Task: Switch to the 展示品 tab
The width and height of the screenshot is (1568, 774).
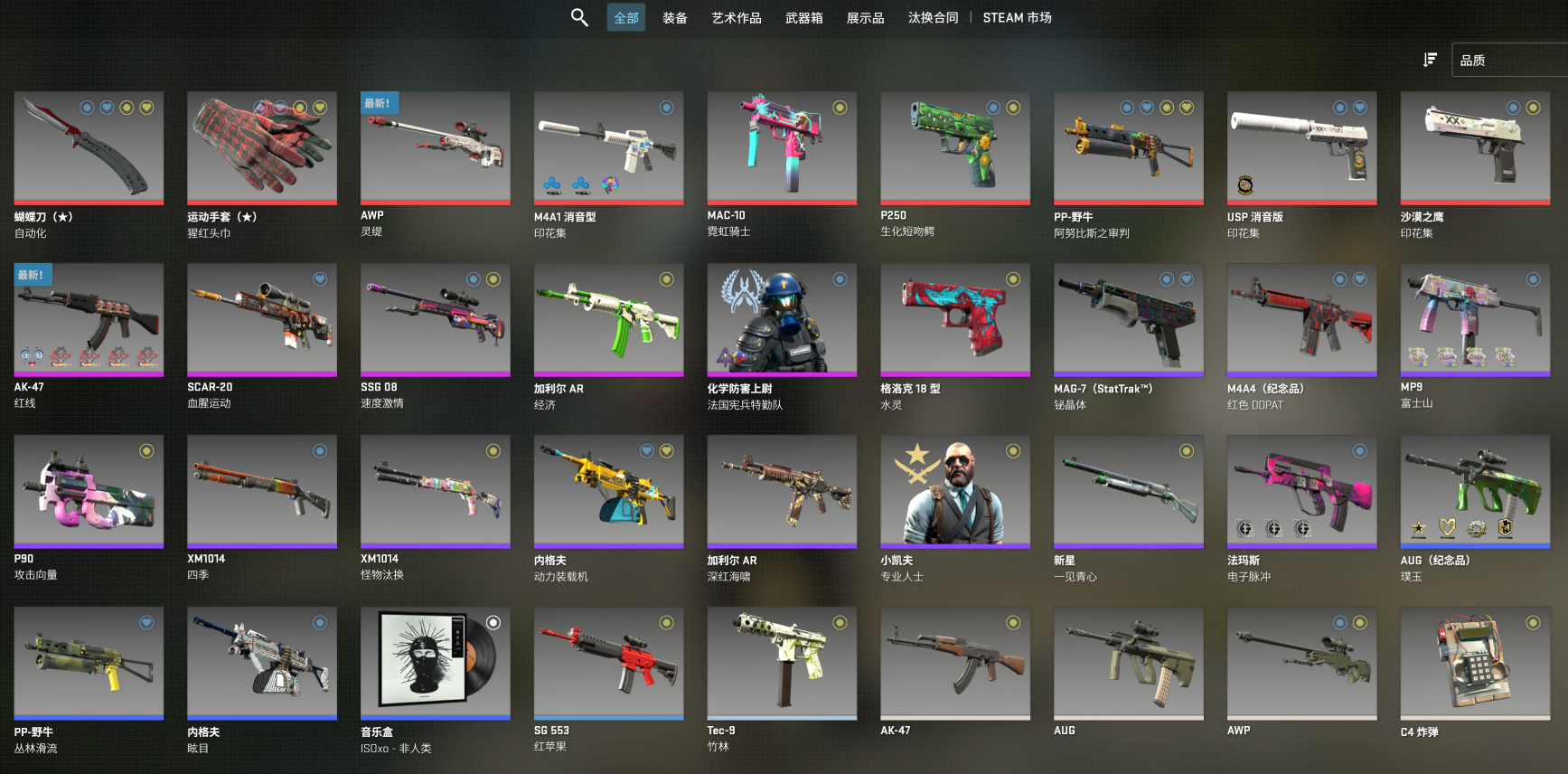Action: click(x=865, y=18)
